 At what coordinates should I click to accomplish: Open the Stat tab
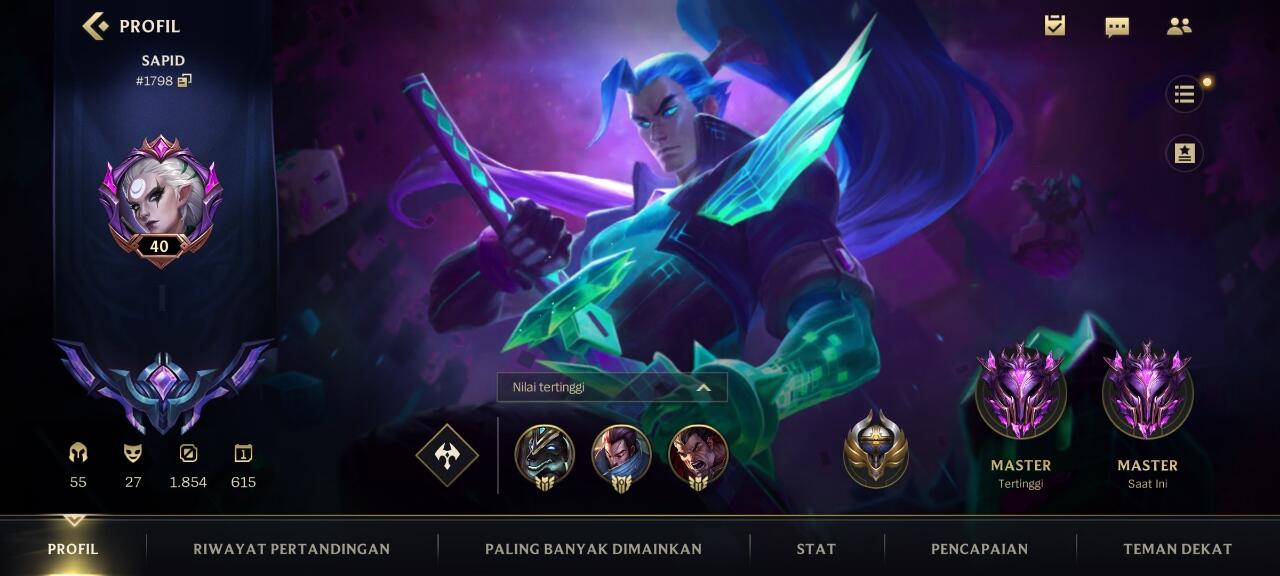[x=816, y=548]
